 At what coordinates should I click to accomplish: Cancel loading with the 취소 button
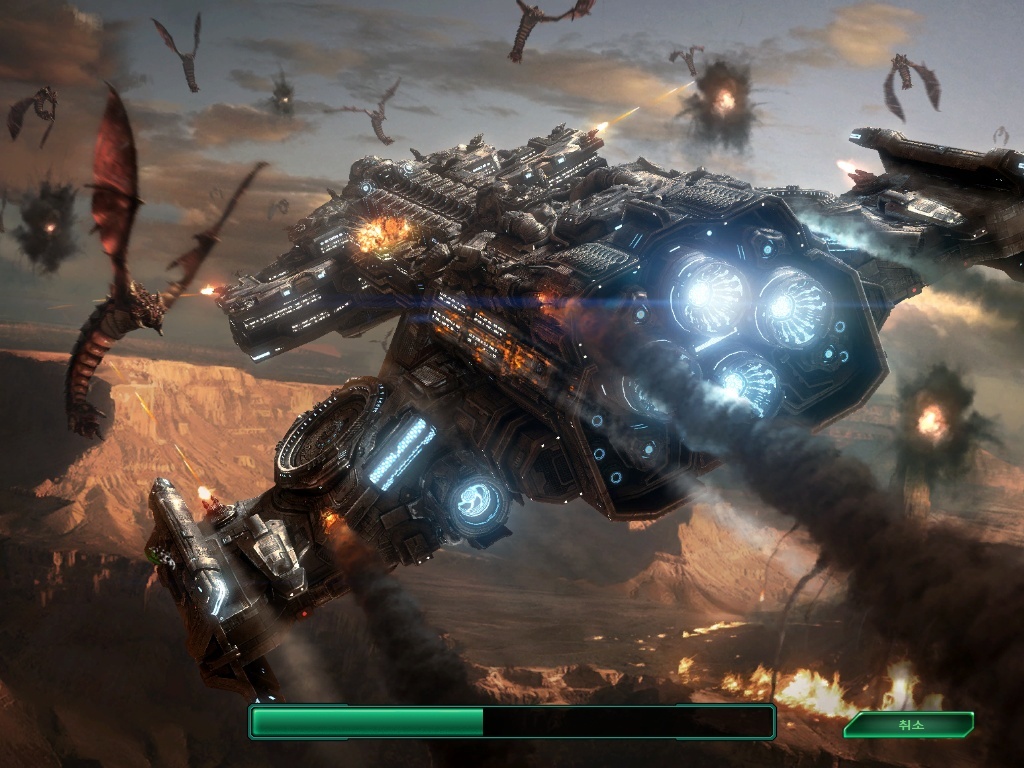pos(908,724)
